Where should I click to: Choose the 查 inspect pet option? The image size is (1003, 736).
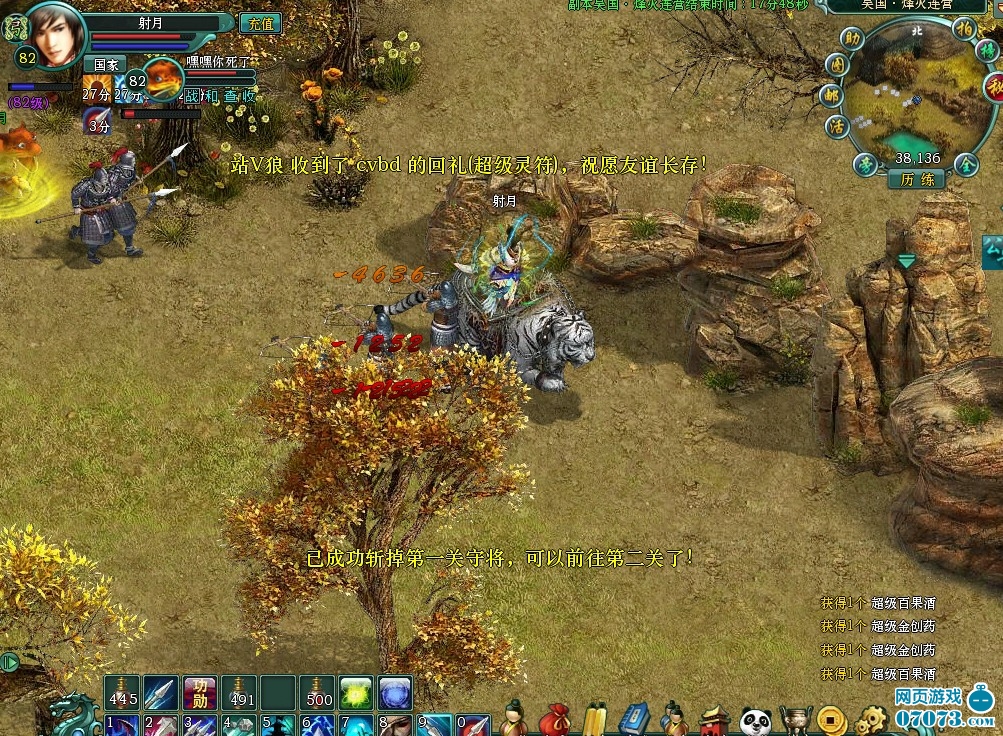point(230,96)
